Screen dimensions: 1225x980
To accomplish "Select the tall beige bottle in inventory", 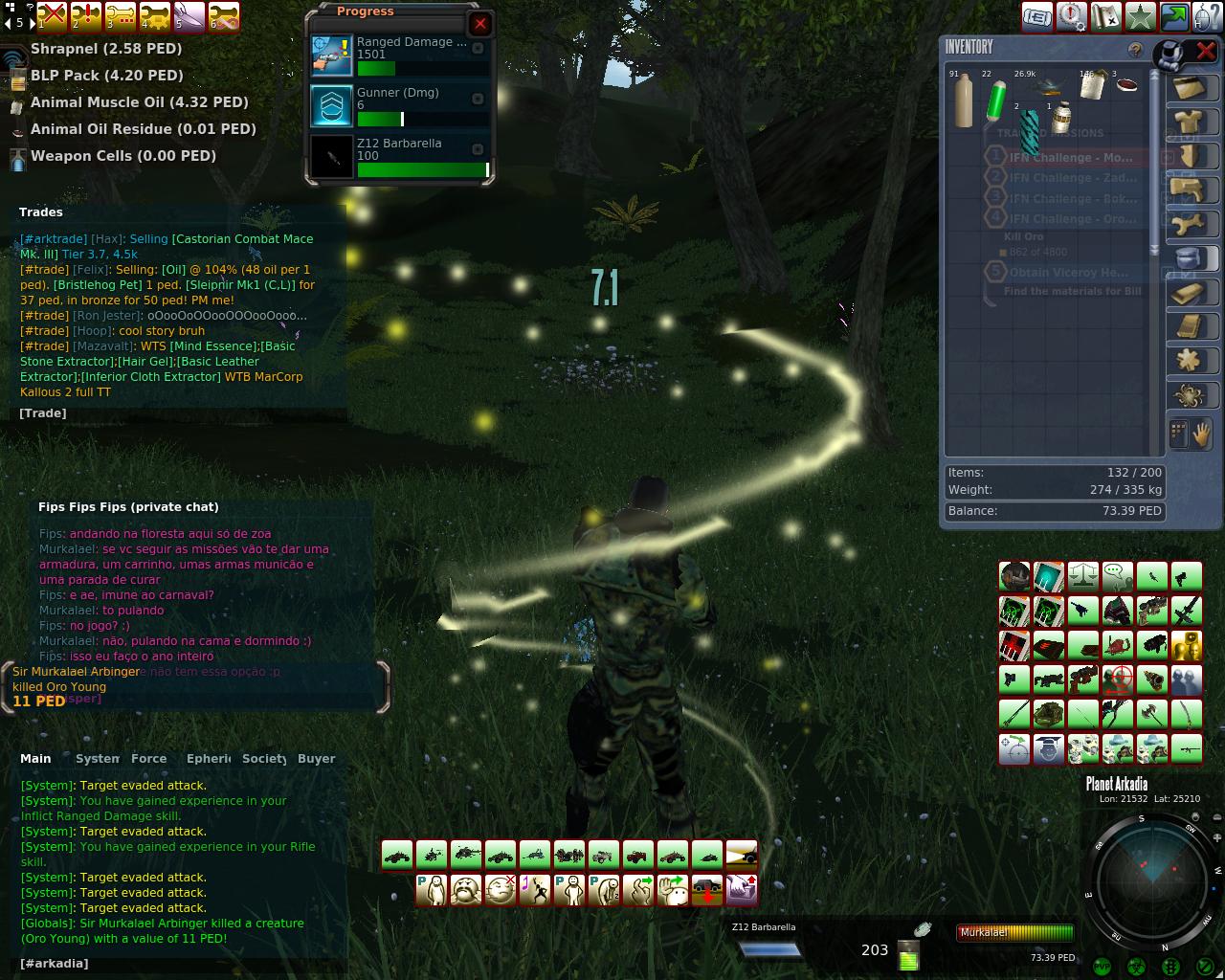I will tap(964, 101).
